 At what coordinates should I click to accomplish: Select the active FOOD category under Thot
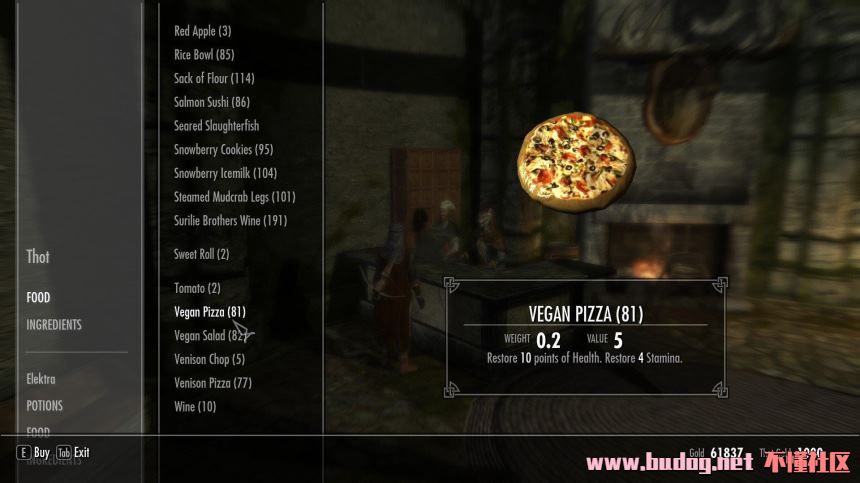point(38,298)
